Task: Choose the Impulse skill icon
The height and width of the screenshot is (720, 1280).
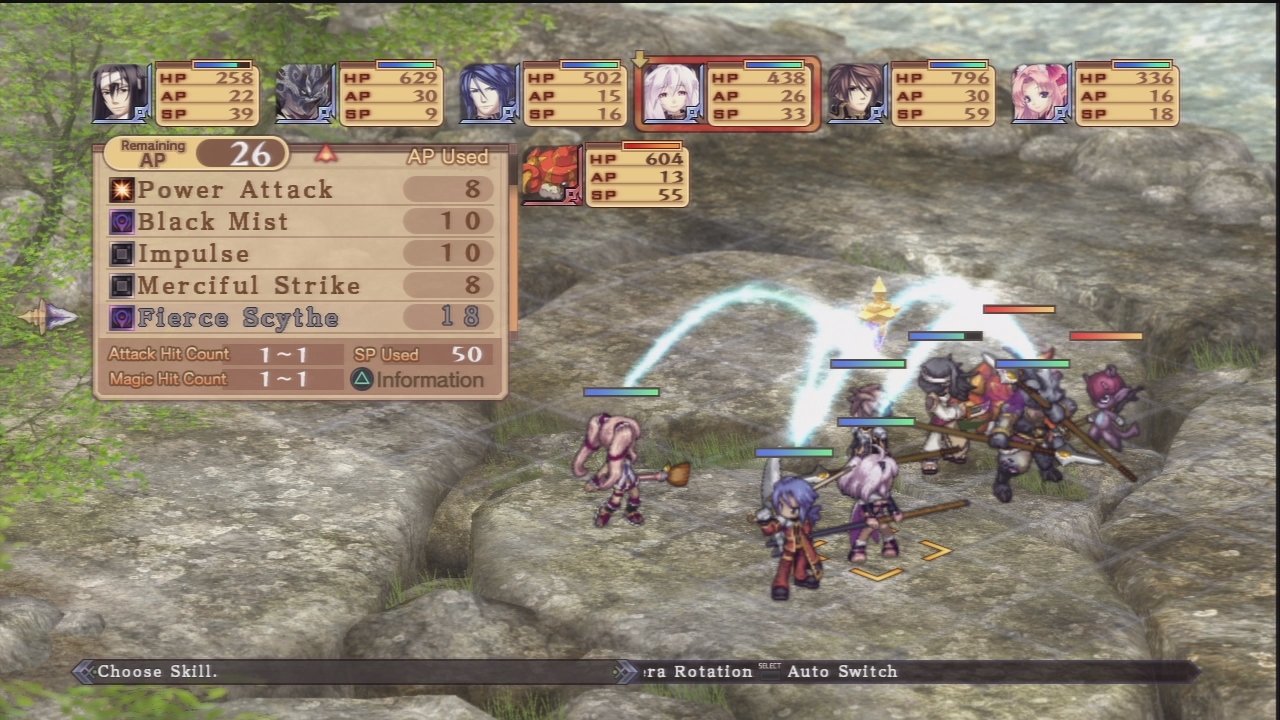Action: point(121,253)
